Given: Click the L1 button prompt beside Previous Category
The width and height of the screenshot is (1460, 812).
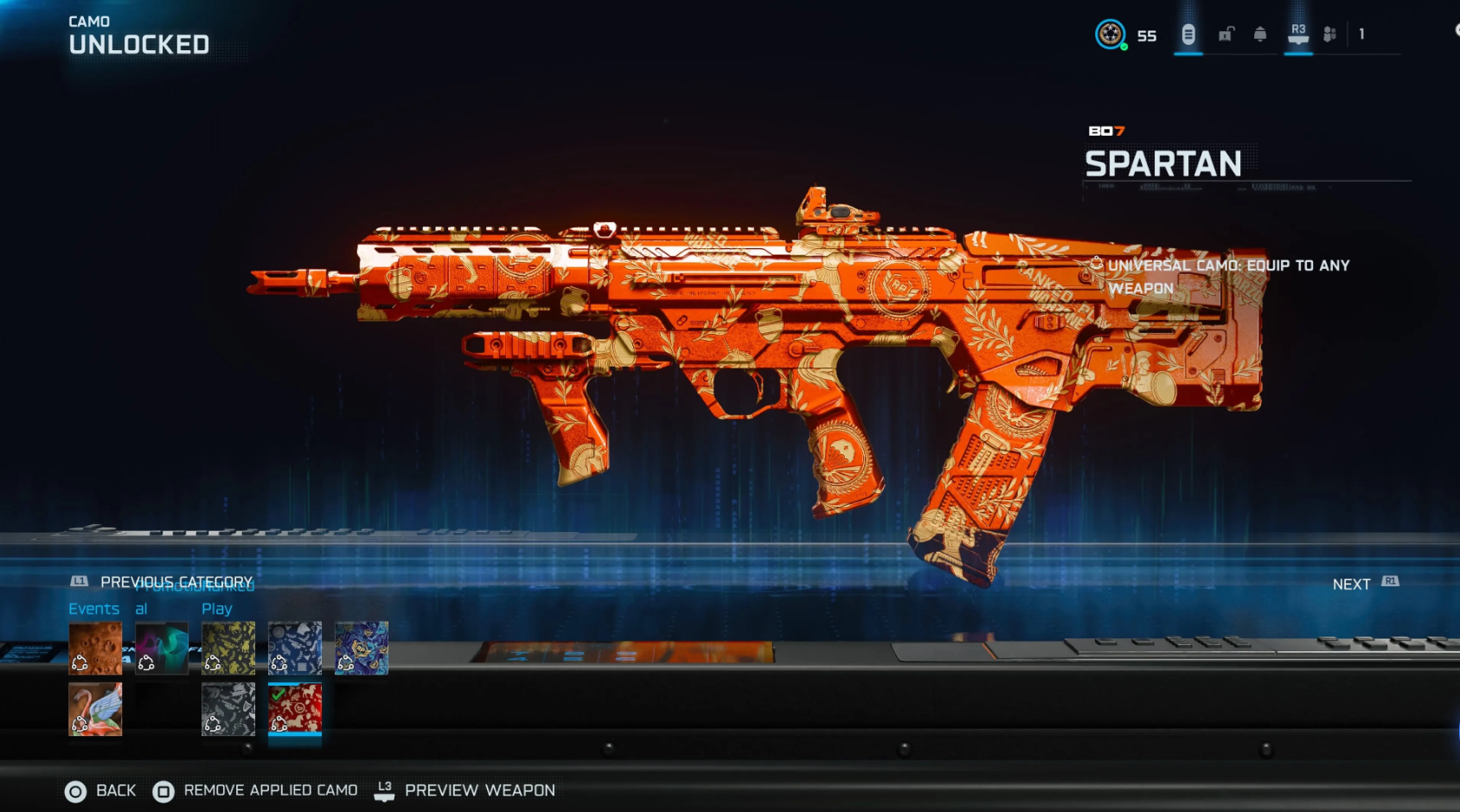Looking at the screenshot, I should coord(79,580).
